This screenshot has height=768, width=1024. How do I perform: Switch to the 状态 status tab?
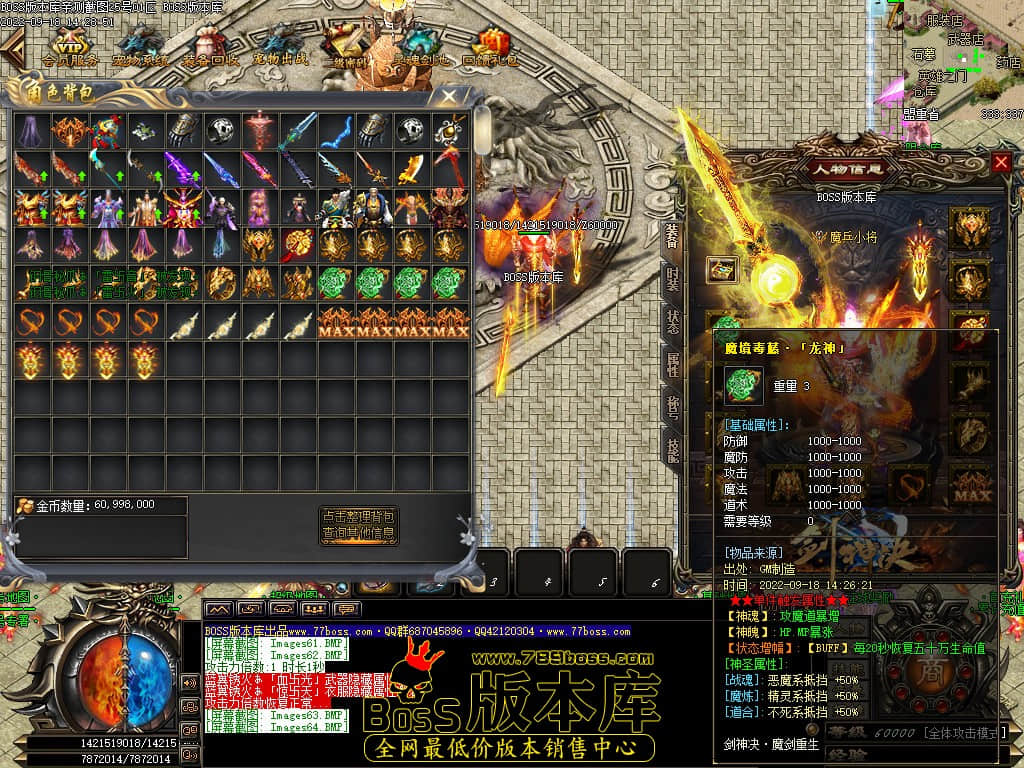pyautogui.click(x=674, y=321)
